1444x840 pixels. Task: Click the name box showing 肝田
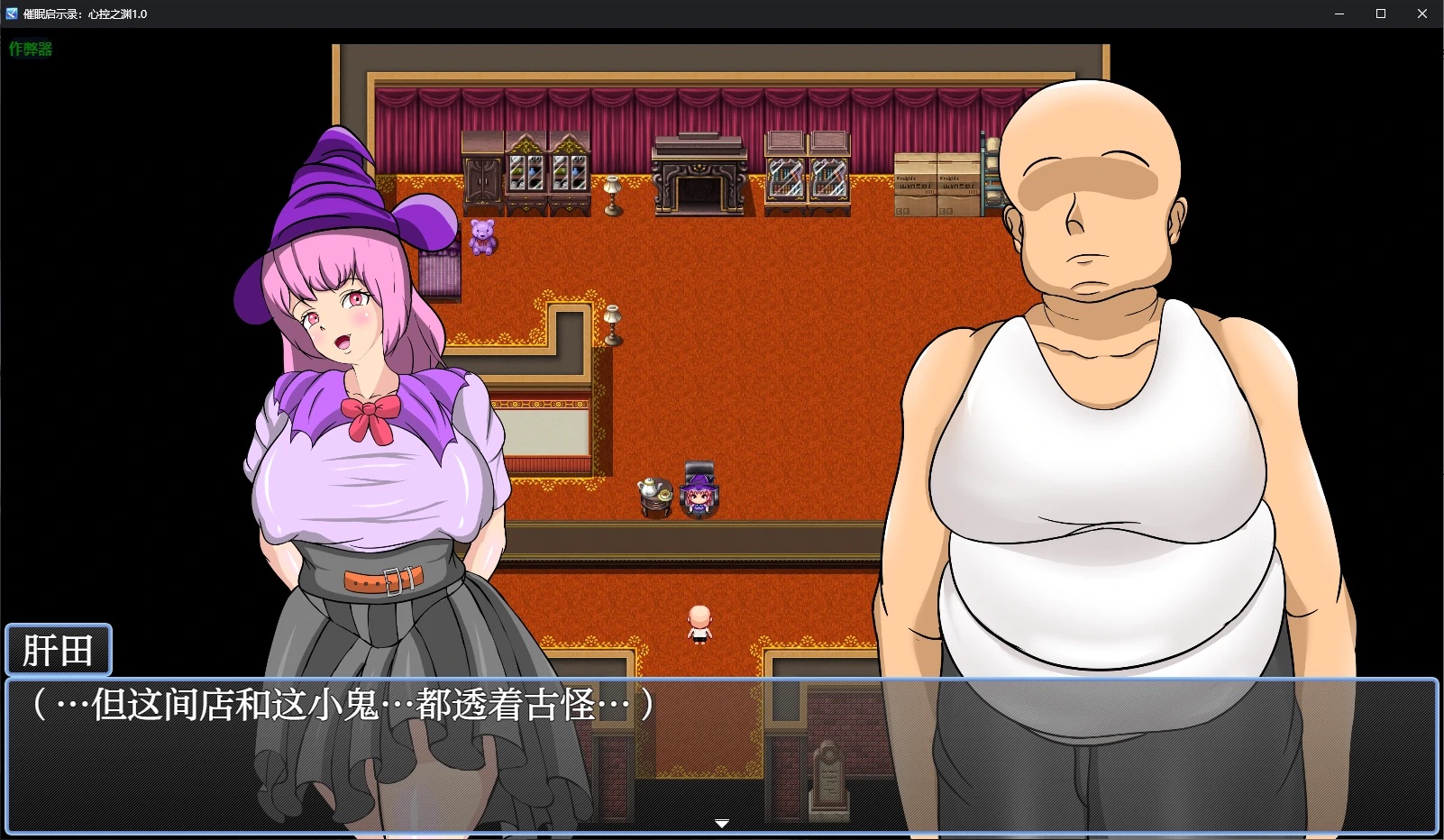coord(58,649)
